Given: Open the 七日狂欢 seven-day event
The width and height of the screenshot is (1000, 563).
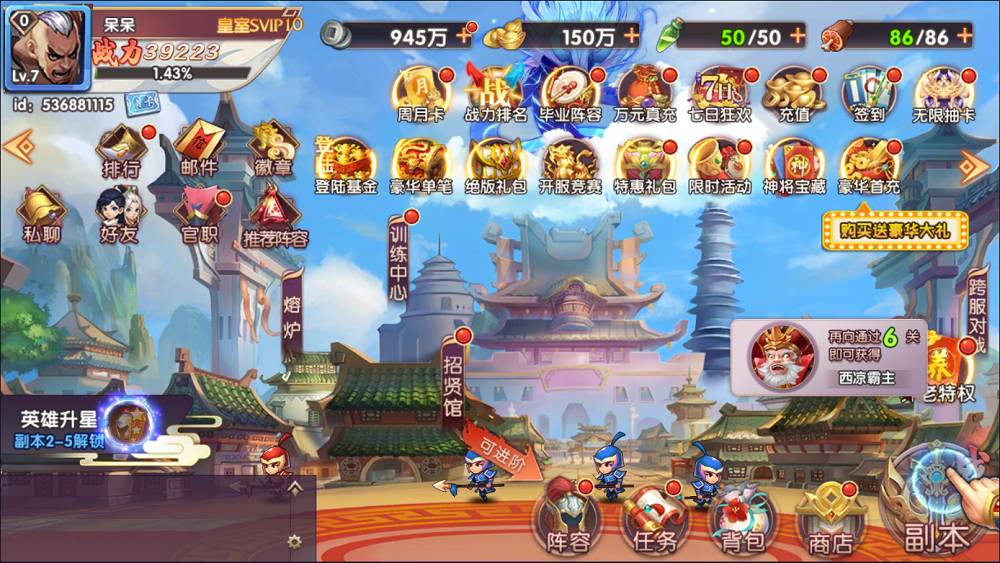Looking at the screenshot, I should [717, 95].
